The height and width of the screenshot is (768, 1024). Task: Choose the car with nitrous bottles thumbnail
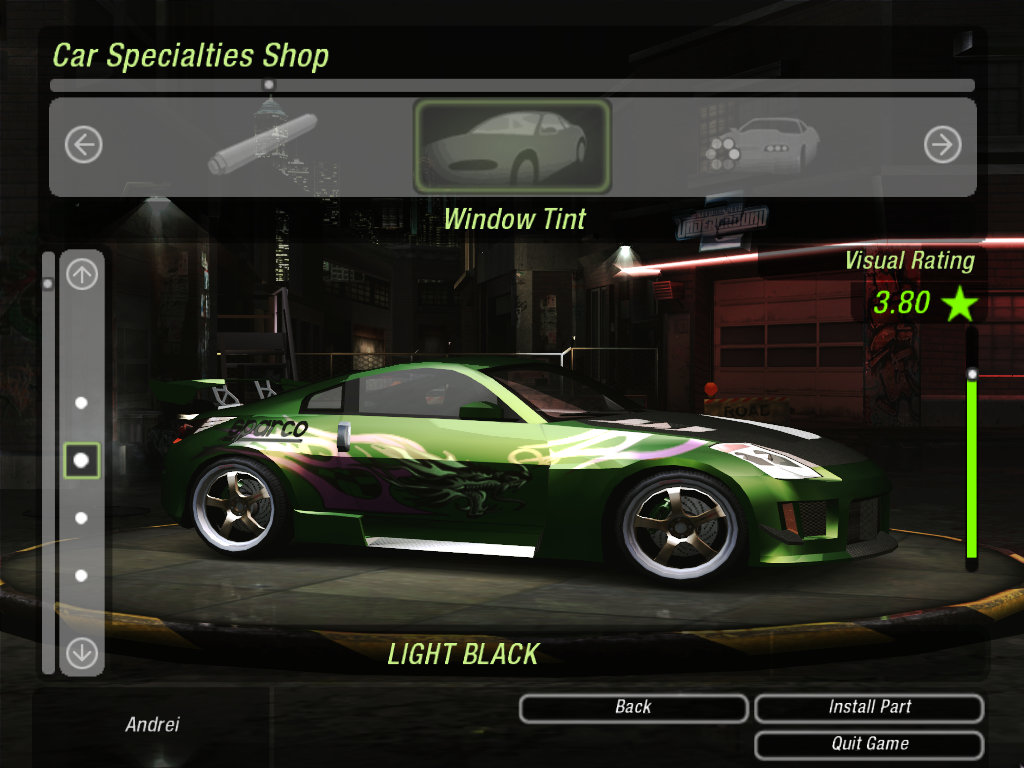coord(761,145)
